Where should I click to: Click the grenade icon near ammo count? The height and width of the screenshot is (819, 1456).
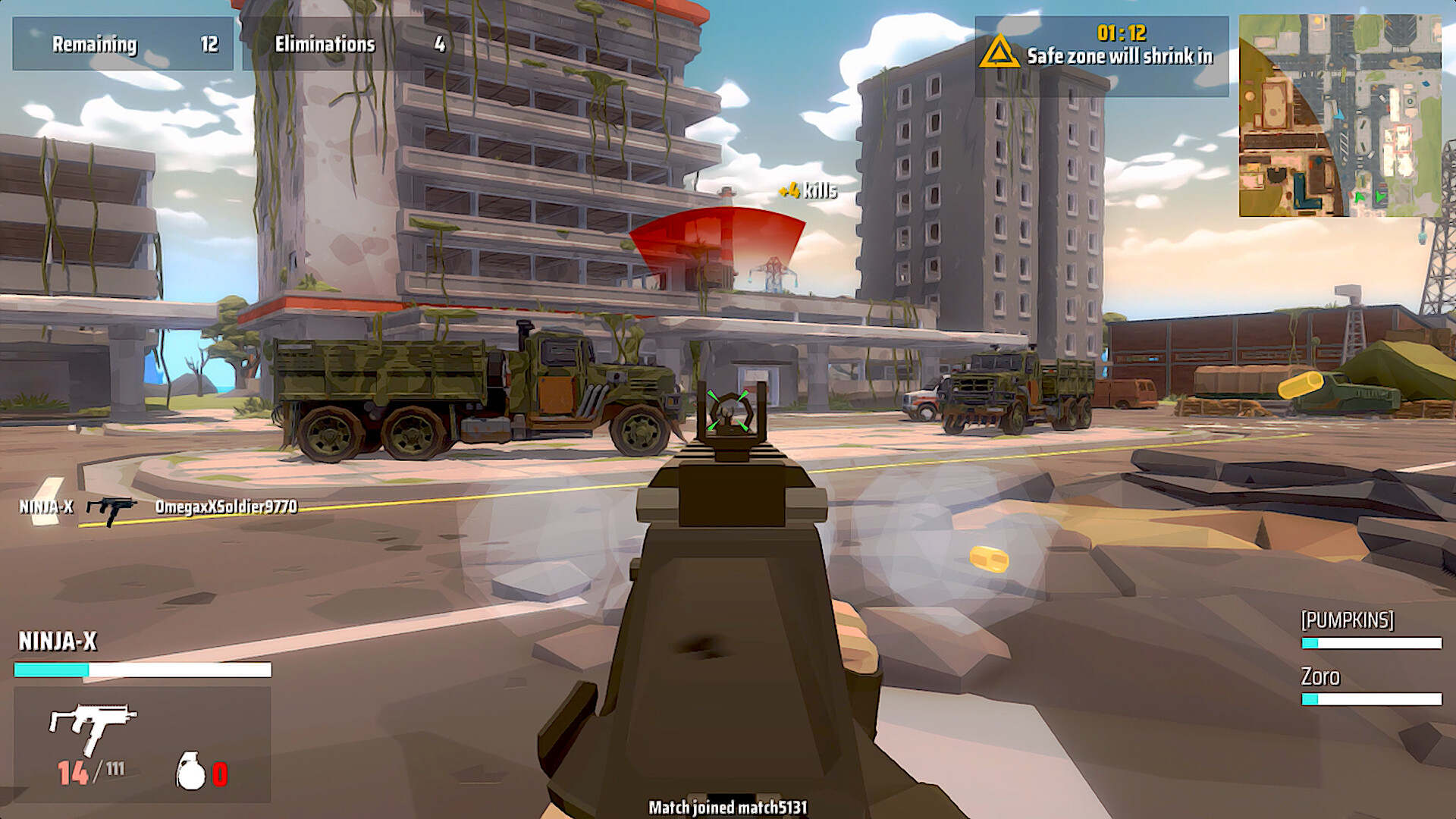pyautogui.click(x=190, y=770)
